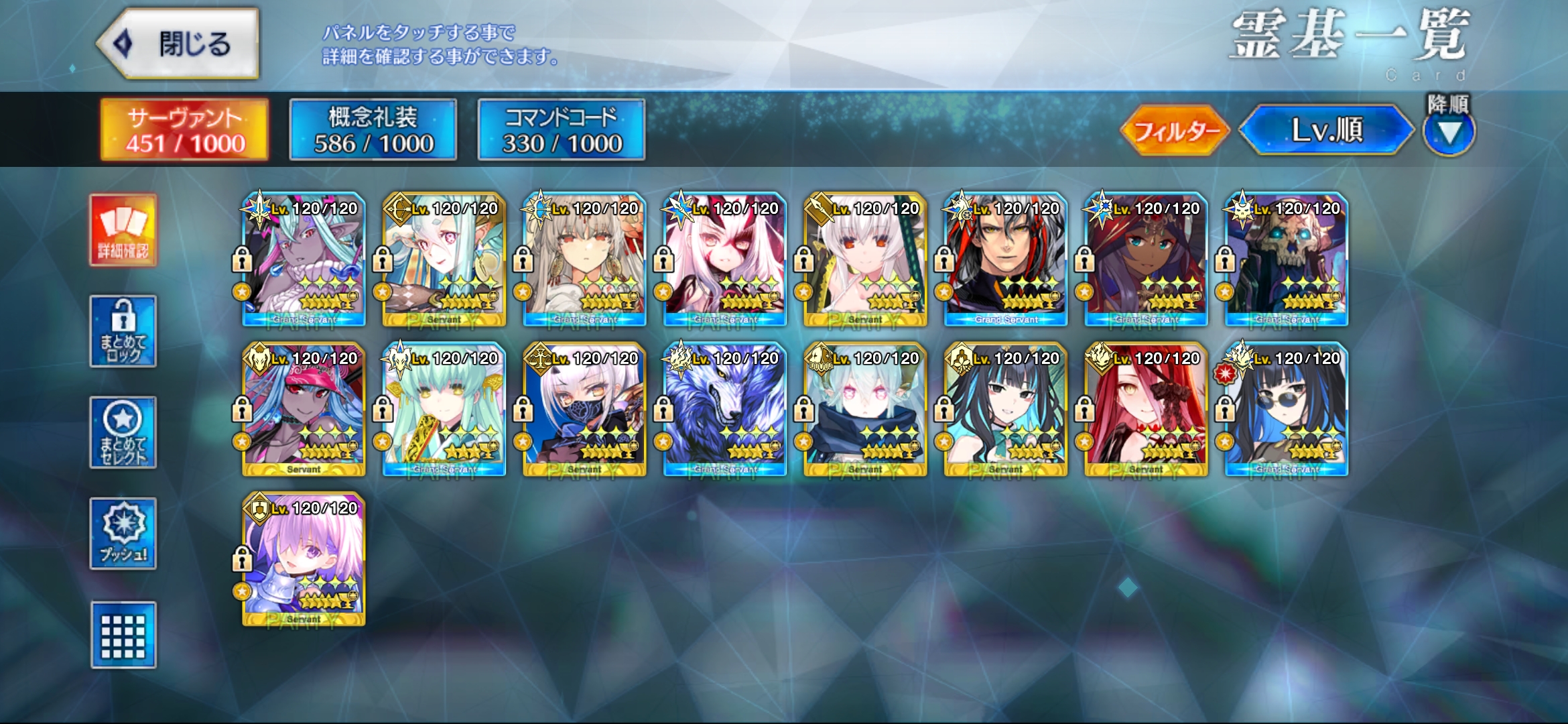The height and width of the screenshot is (724, 1568).
Task: Close the servant list with 閉じる
Action: [178, 44]
